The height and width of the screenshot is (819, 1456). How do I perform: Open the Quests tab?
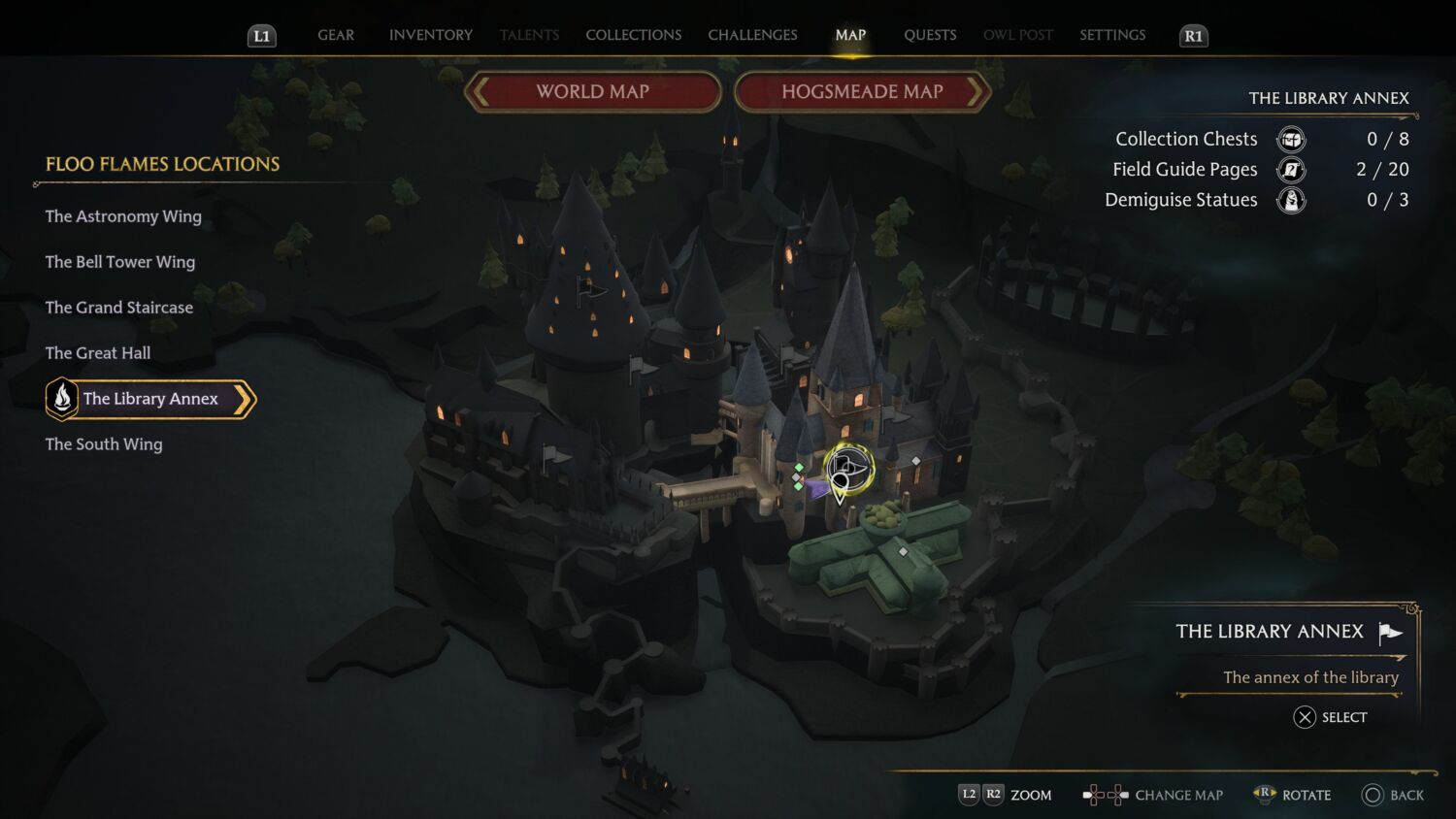click(930, 35)
